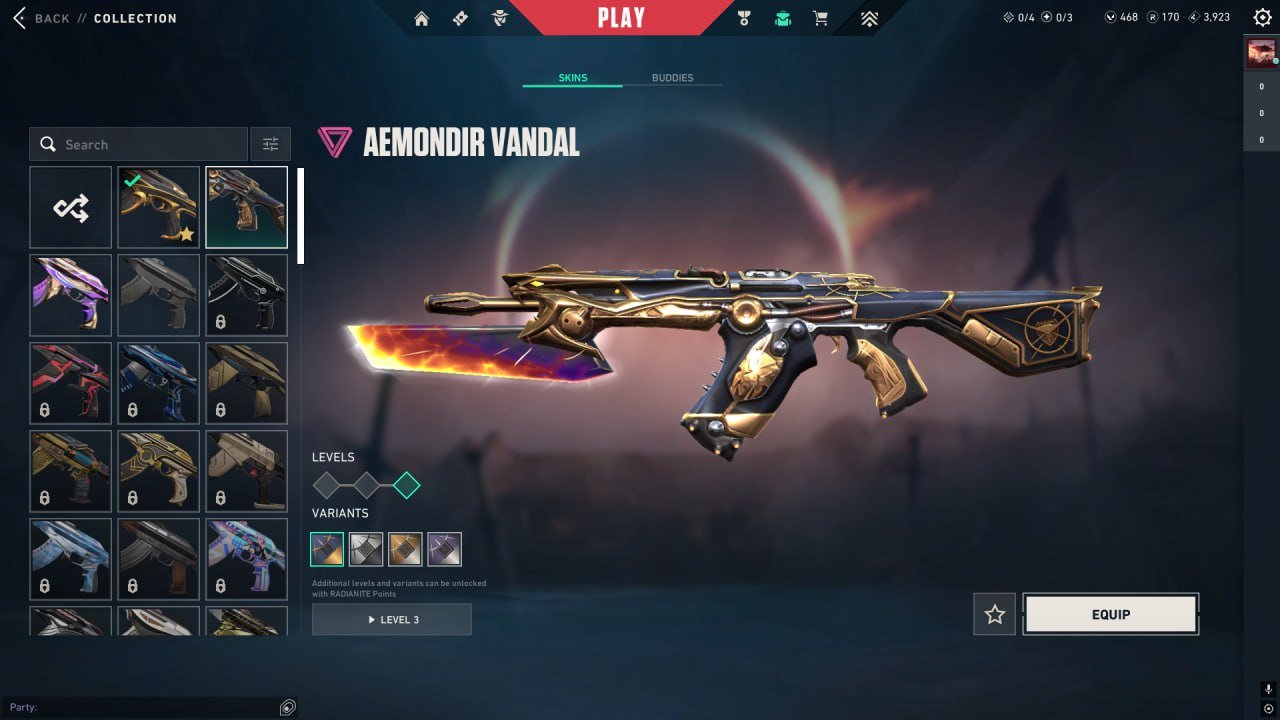Open the game Settings gear icon
1280x720 pixels.
tap(1261, 17)
